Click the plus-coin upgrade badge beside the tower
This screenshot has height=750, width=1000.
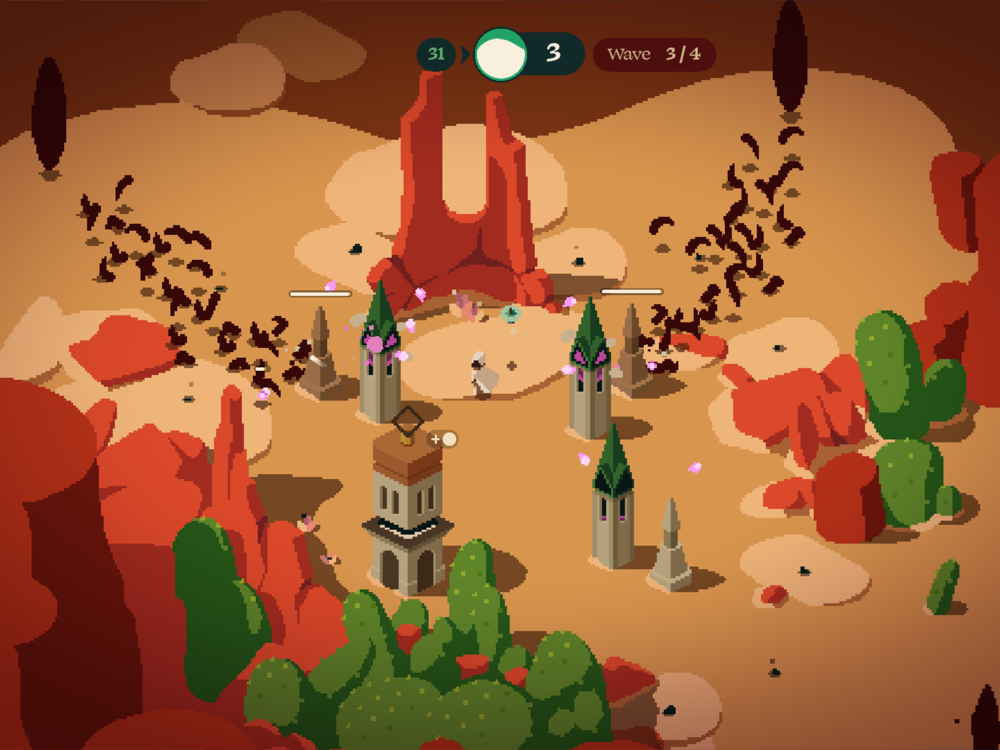tap(442, 439)
